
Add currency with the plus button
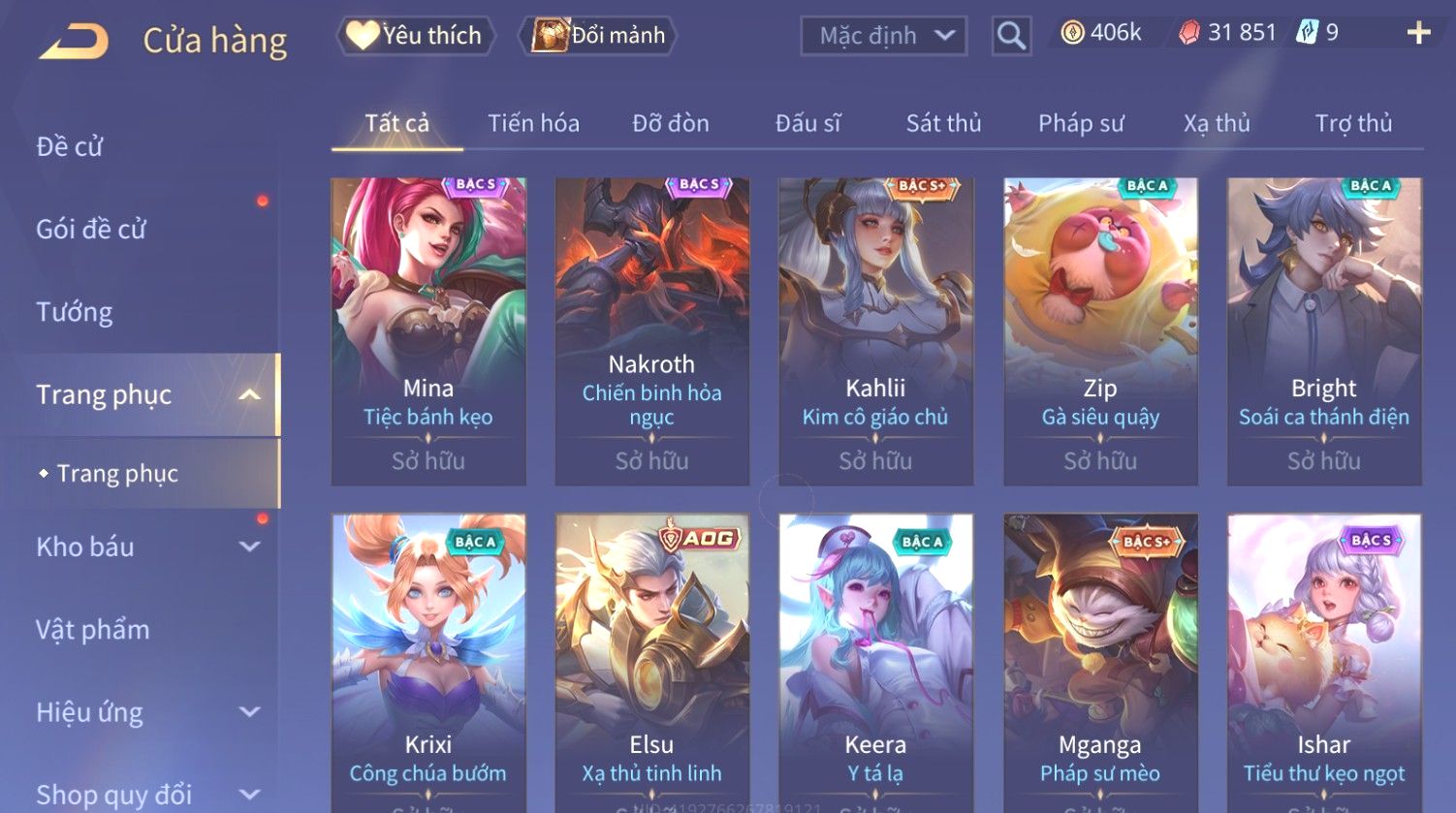point(1418,34)
